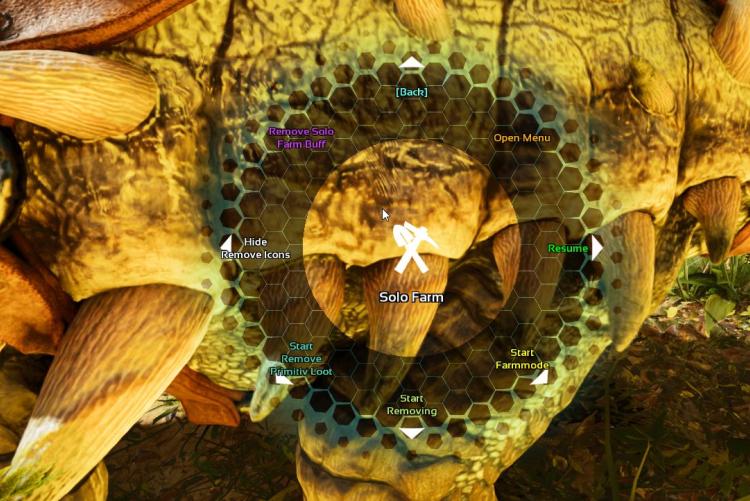
Task: Click the Solo Farm center icon
Action: 411,250
